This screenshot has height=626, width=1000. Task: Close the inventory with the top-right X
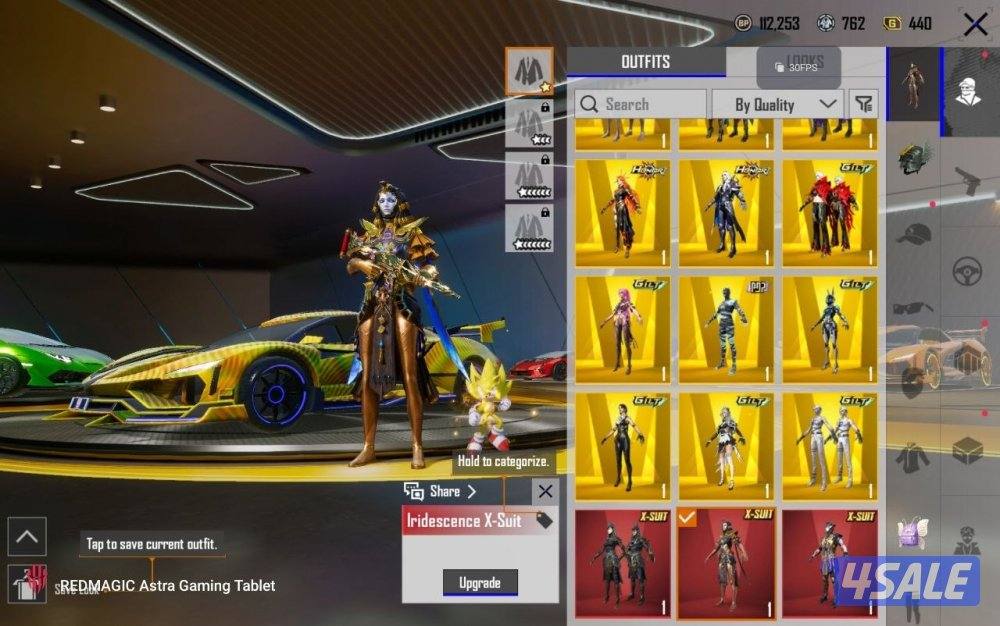point(975,24)
